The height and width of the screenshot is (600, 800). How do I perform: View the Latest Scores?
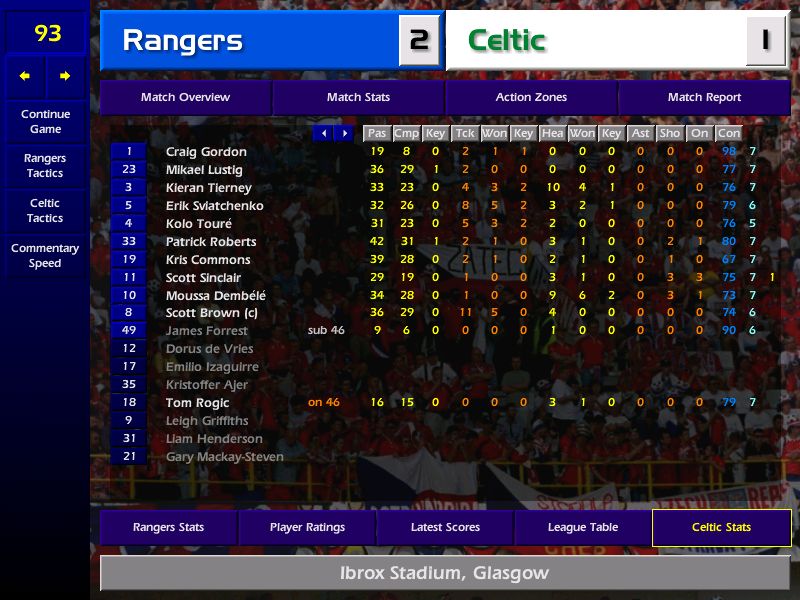(445, 527)
